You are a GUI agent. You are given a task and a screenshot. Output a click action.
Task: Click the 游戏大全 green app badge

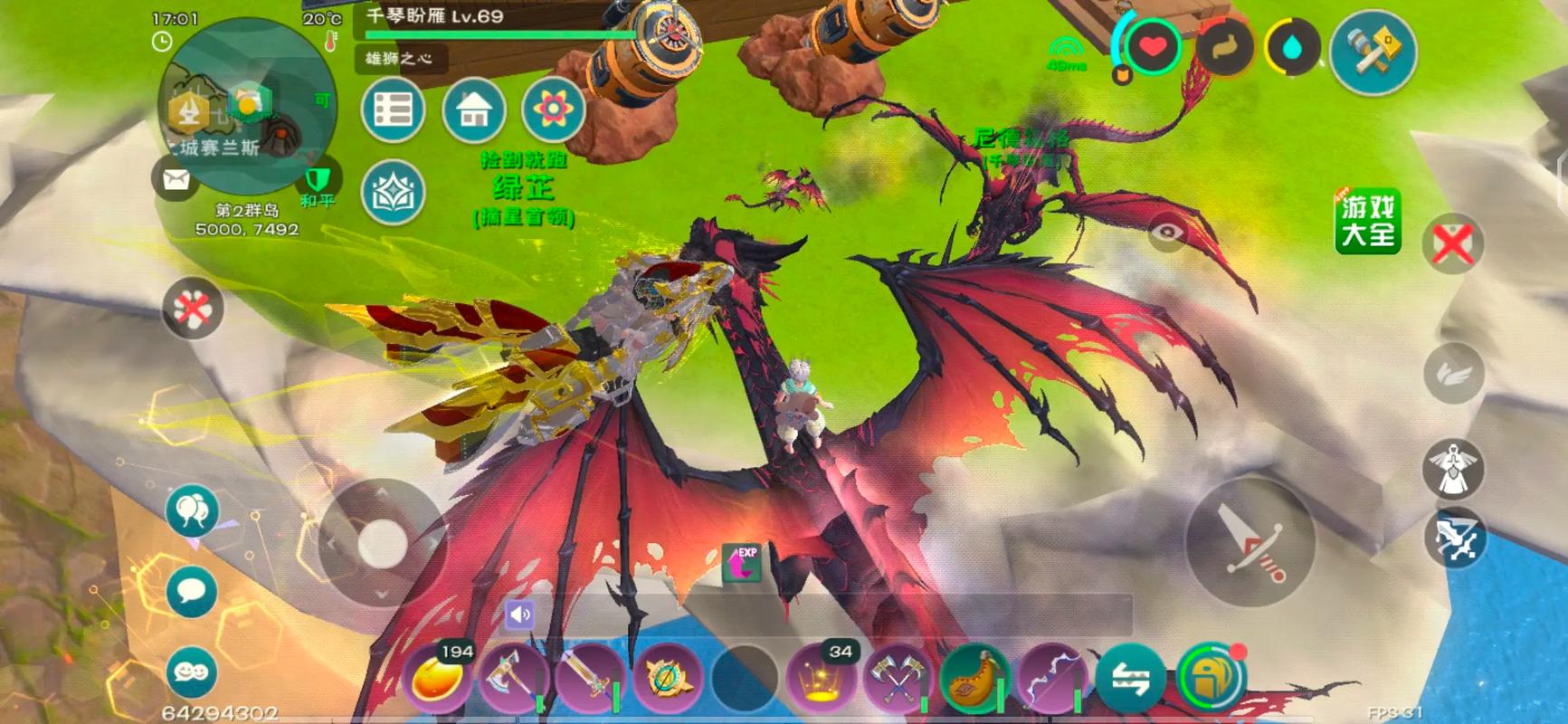1367,221
